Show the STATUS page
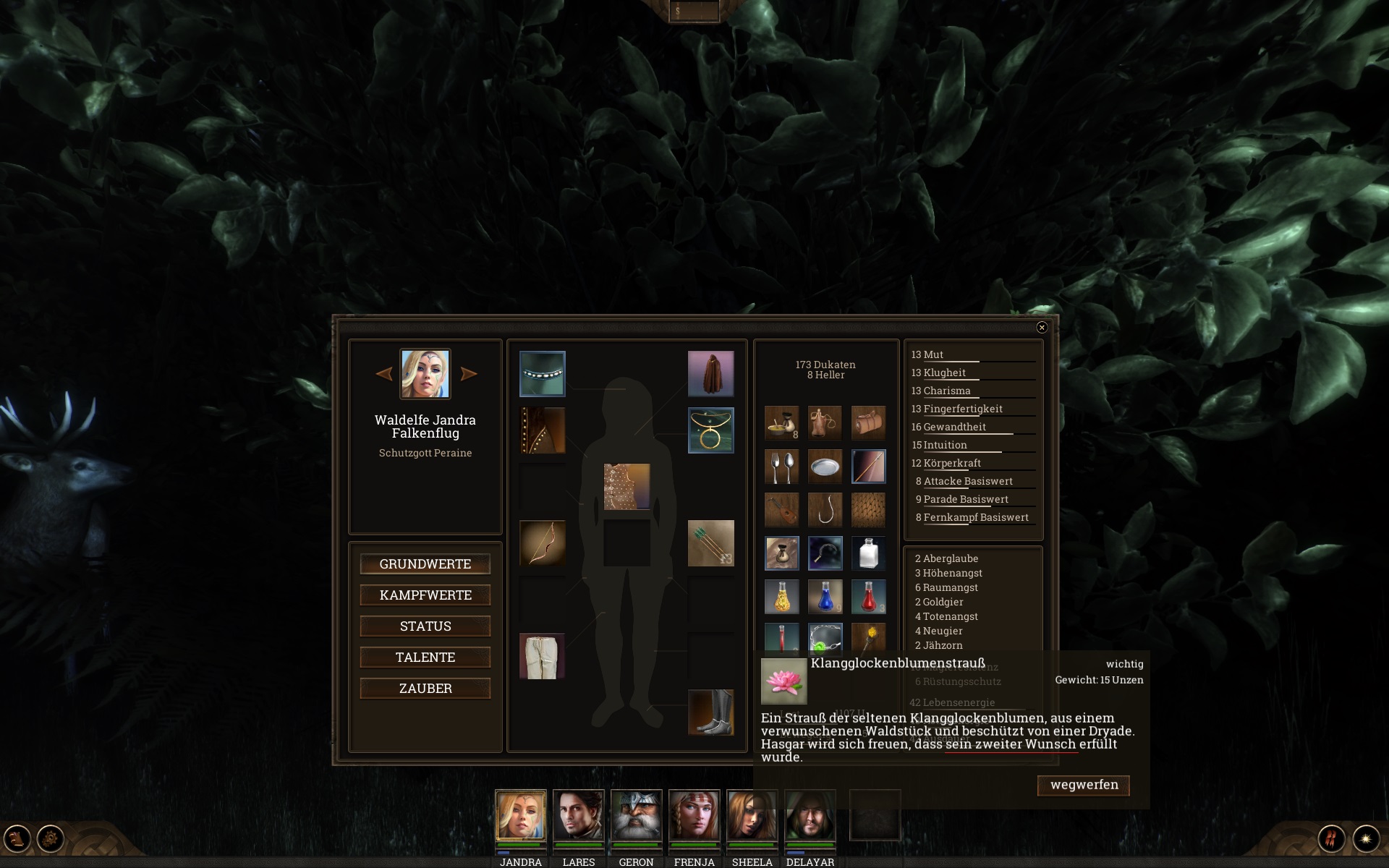The height and width of the screenshot is (868, 1389). (425, 626)
